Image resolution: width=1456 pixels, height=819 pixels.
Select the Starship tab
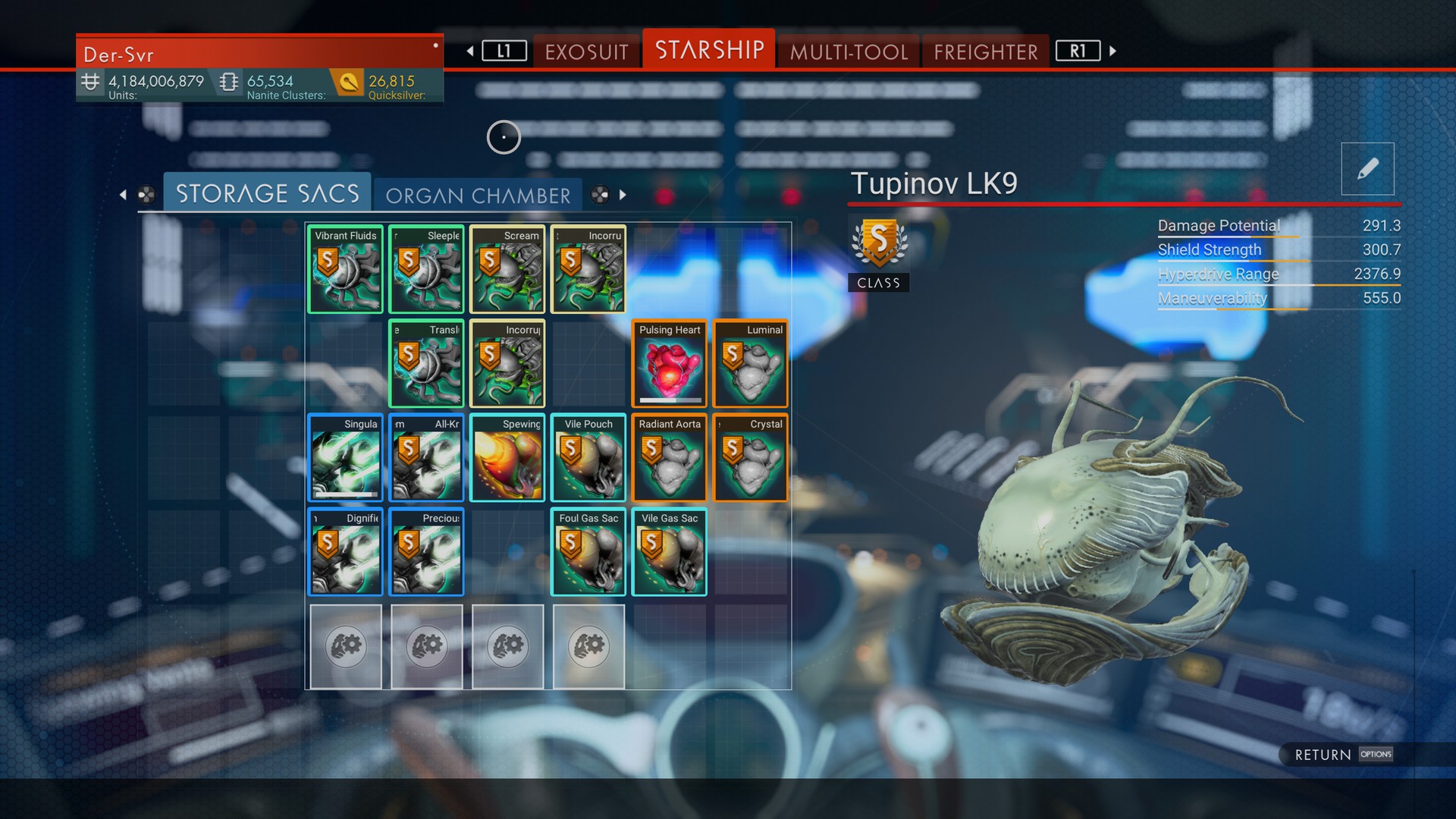click(709, 50)
